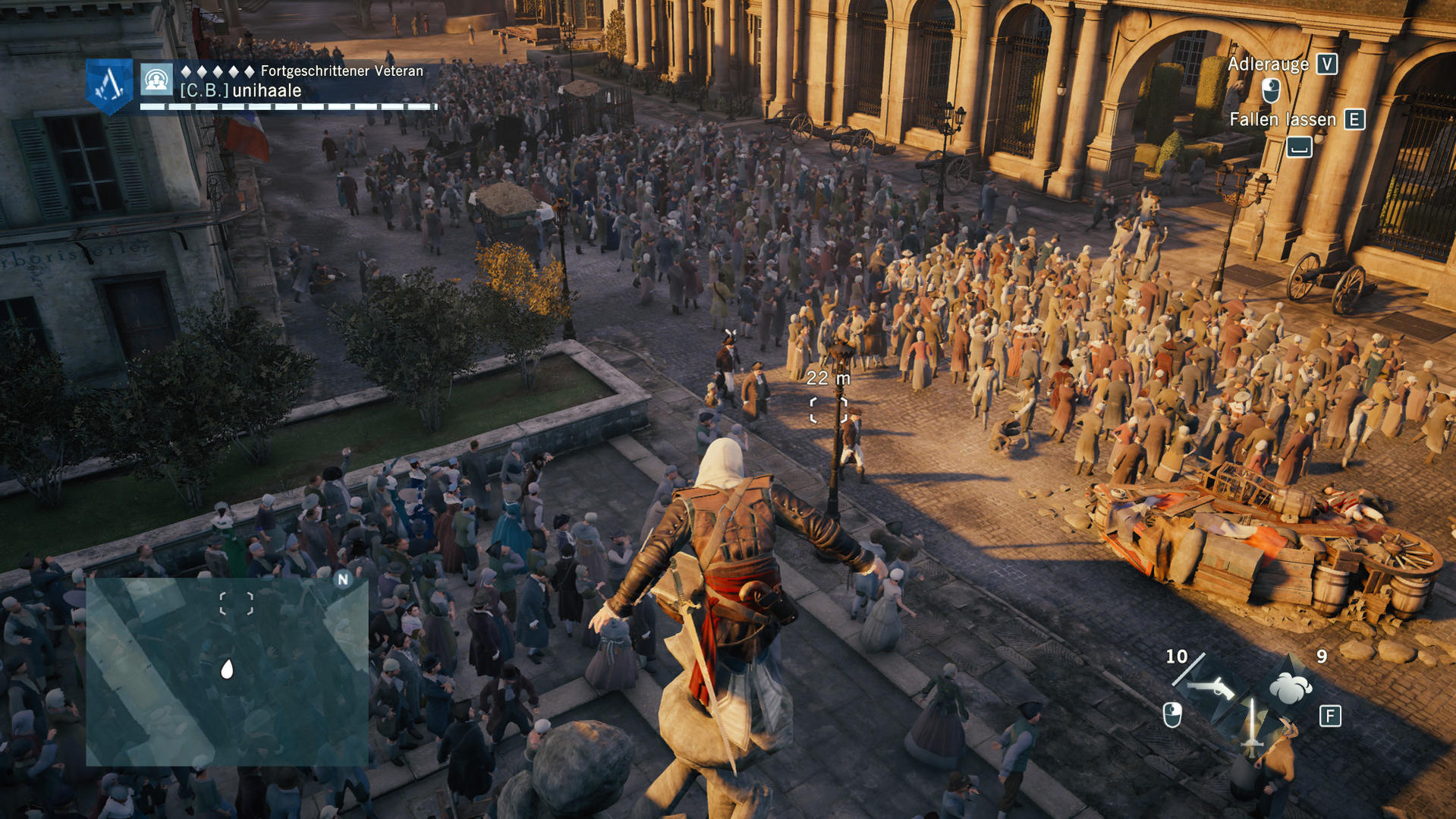Click the minimap panel
Image resolution: width=1456 pixels, height=819 pixels.
pos(226,671)
